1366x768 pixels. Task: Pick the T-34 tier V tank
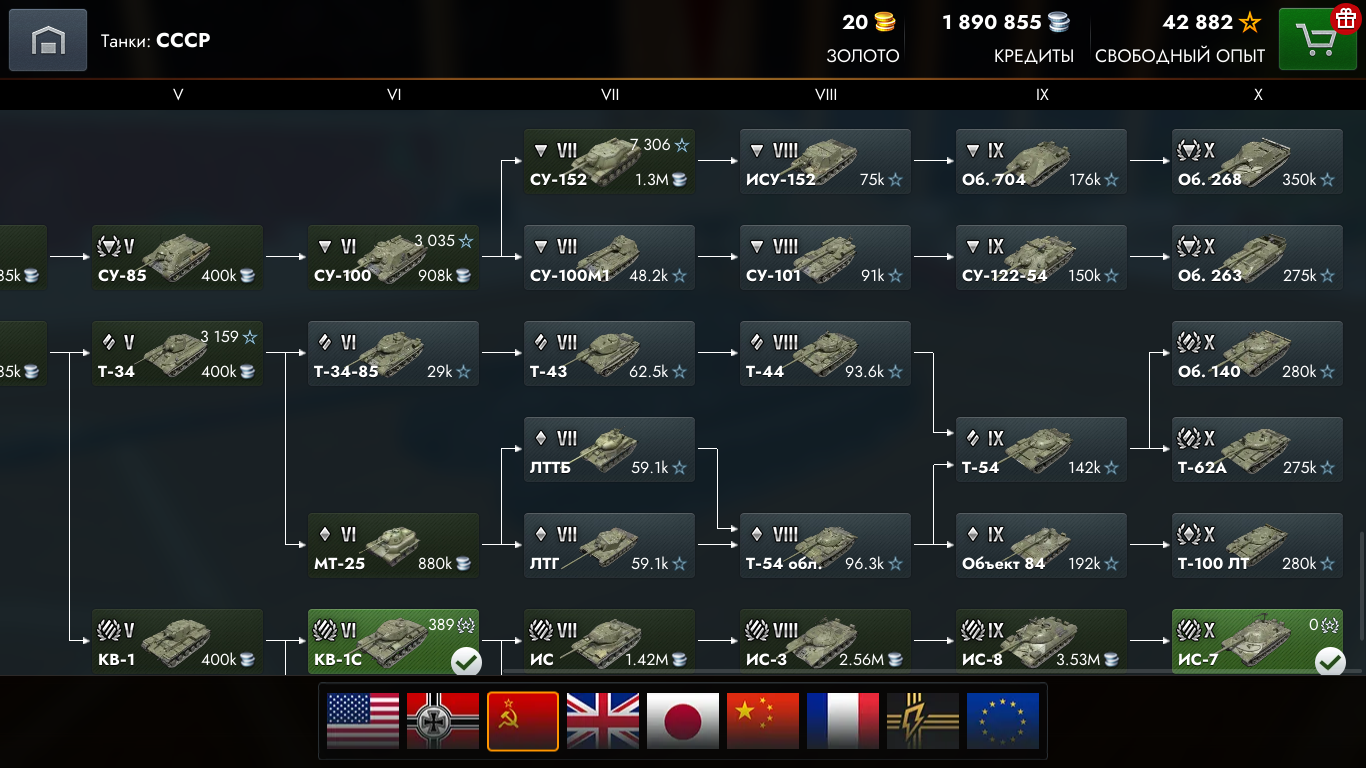pos(177,354)
